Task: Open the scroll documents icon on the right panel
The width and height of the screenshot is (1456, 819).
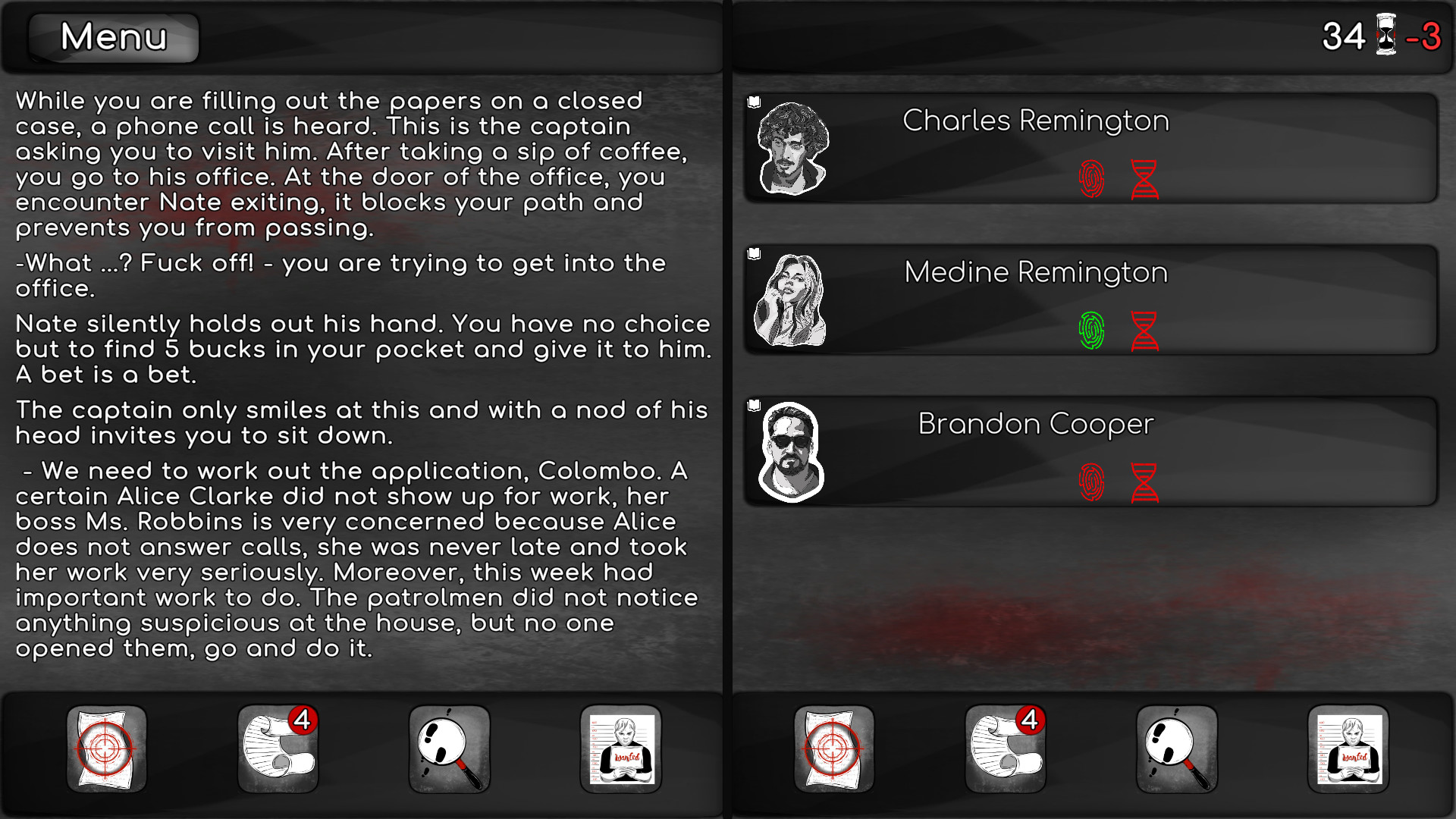Action: [1005, 751]
